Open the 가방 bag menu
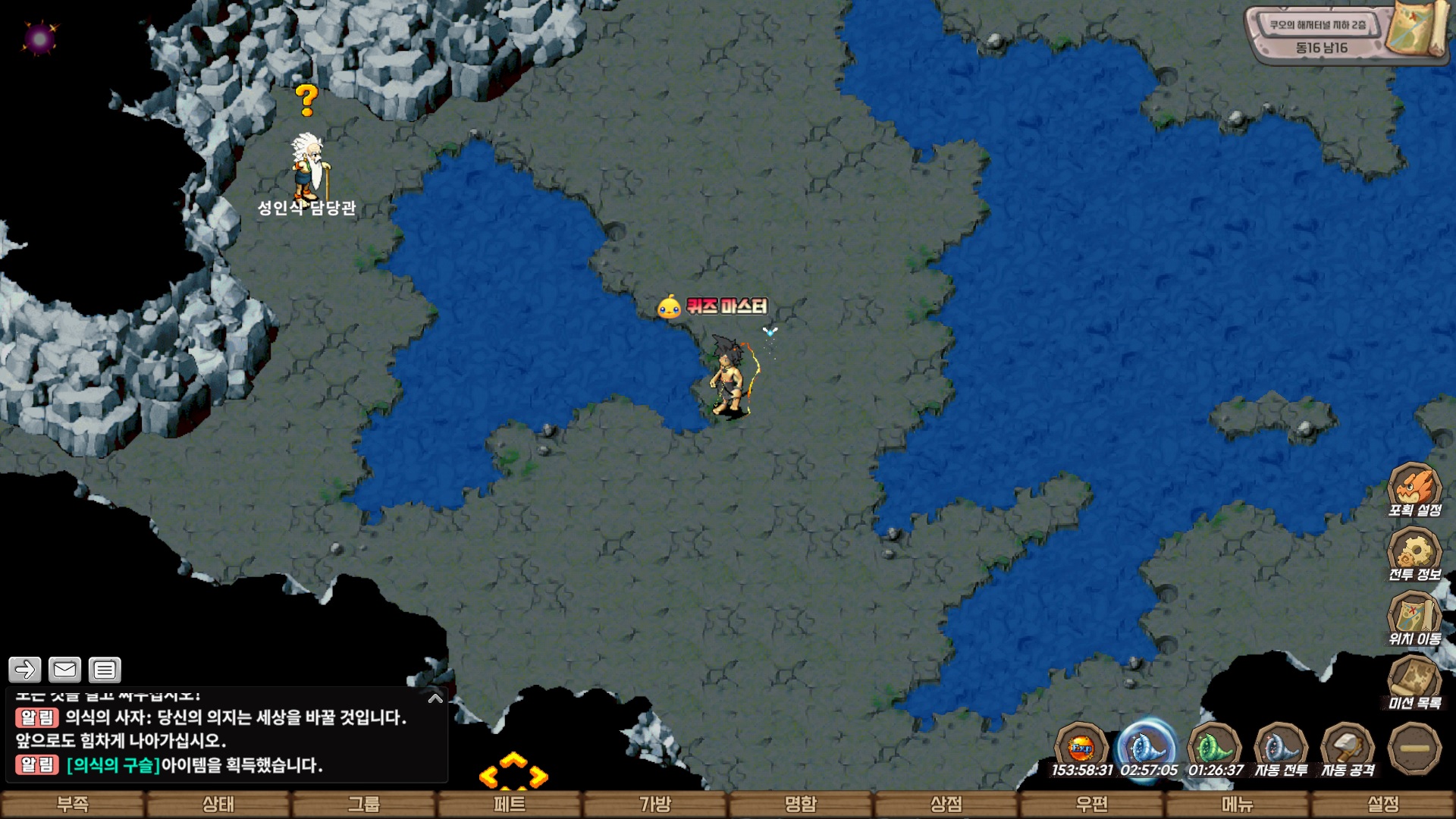 (655, 804)
